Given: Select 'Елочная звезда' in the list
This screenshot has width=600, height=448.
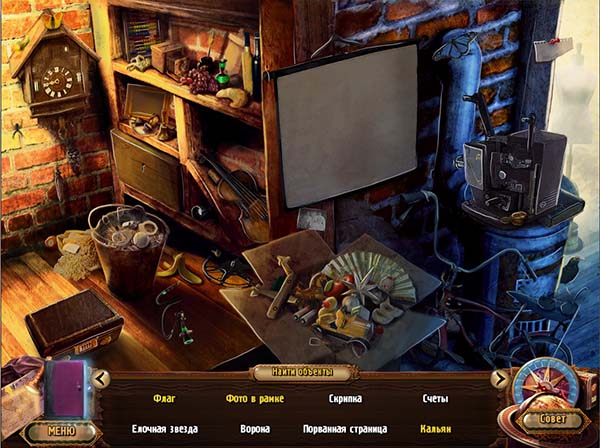Looking at the screenshot, I should [x=164, y=428].
